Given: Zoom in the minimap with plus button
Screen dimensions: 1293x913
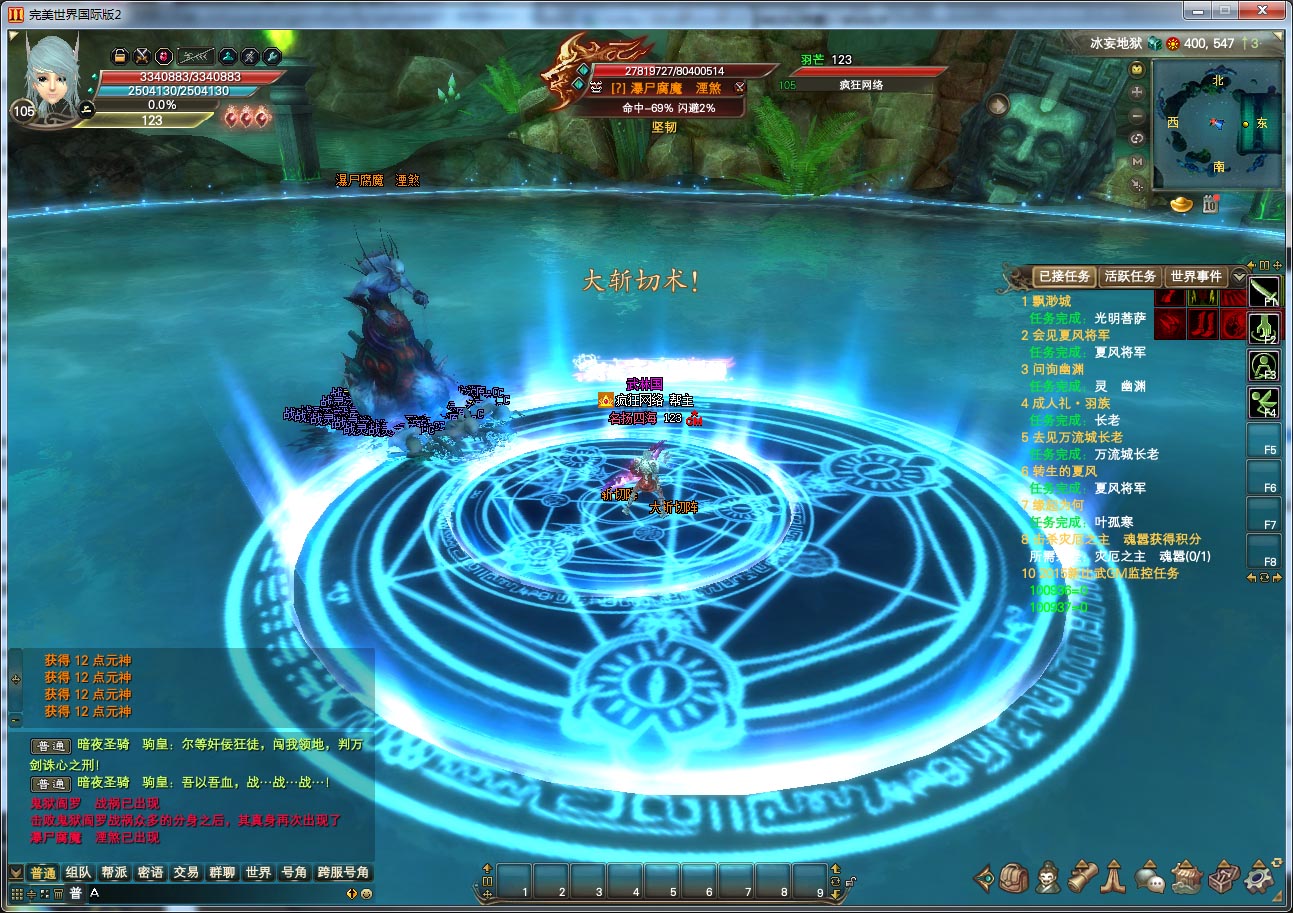Looking at the screenshot, I should tap(1137, 92).
